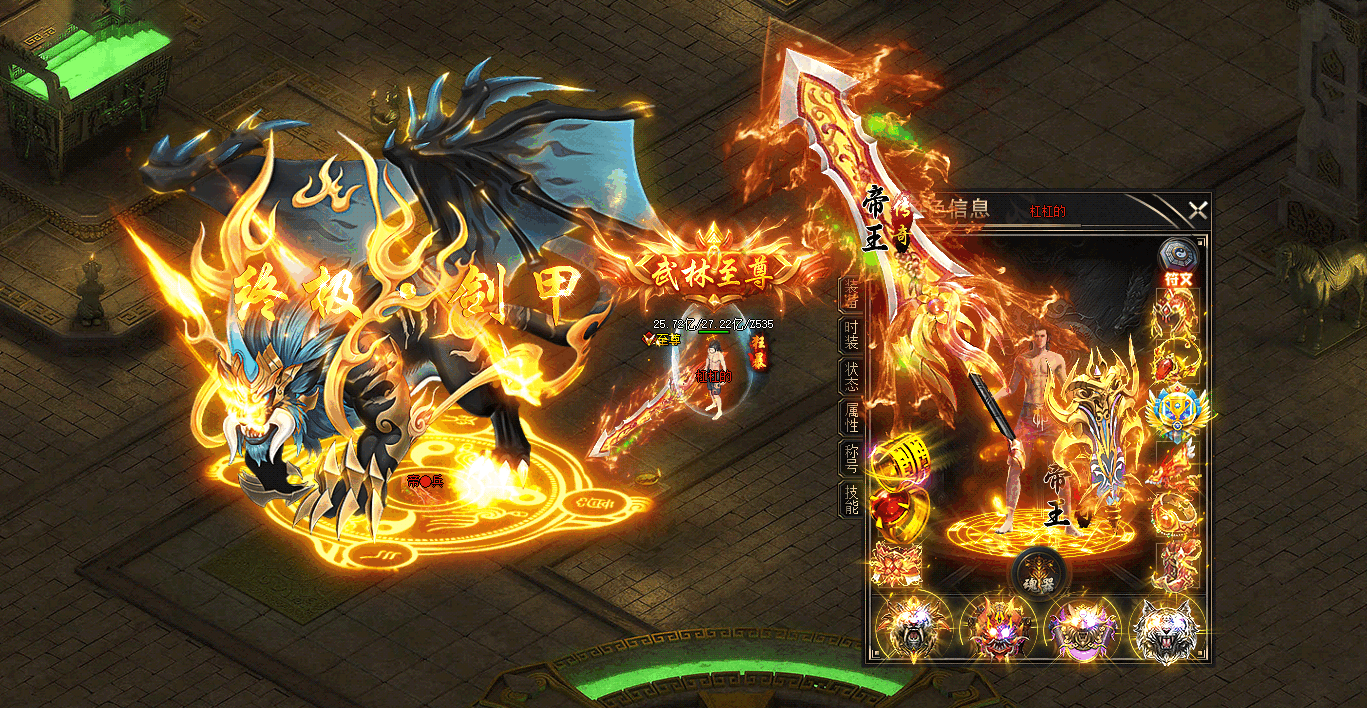This screenshot has height=708, width=1367.
Task: Switch to the 属性 attributes tab
Action: (x=850, y=417)
